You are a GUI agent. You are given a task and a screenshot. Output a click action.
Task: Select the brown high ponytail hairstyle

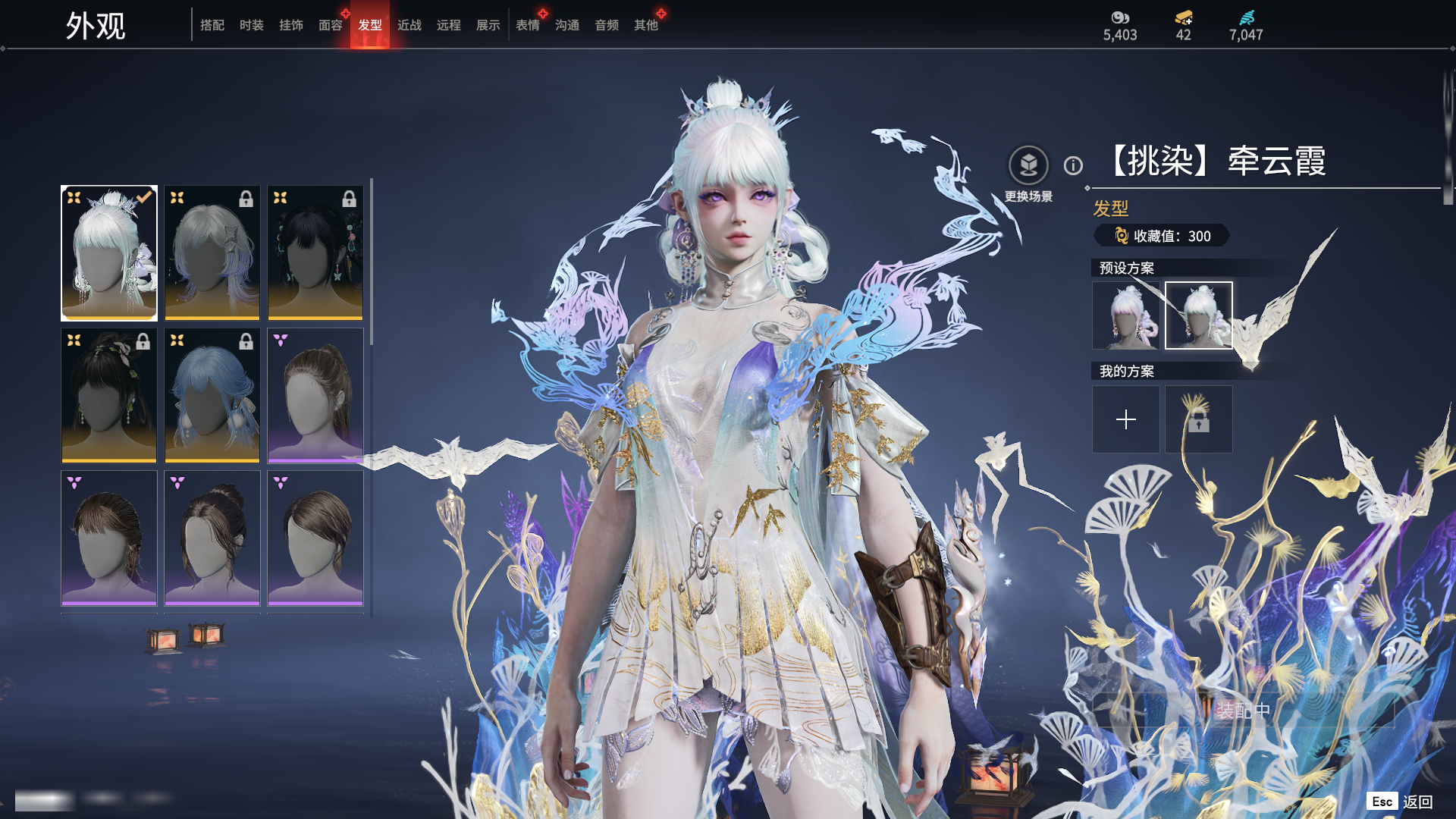click(315, 395)
